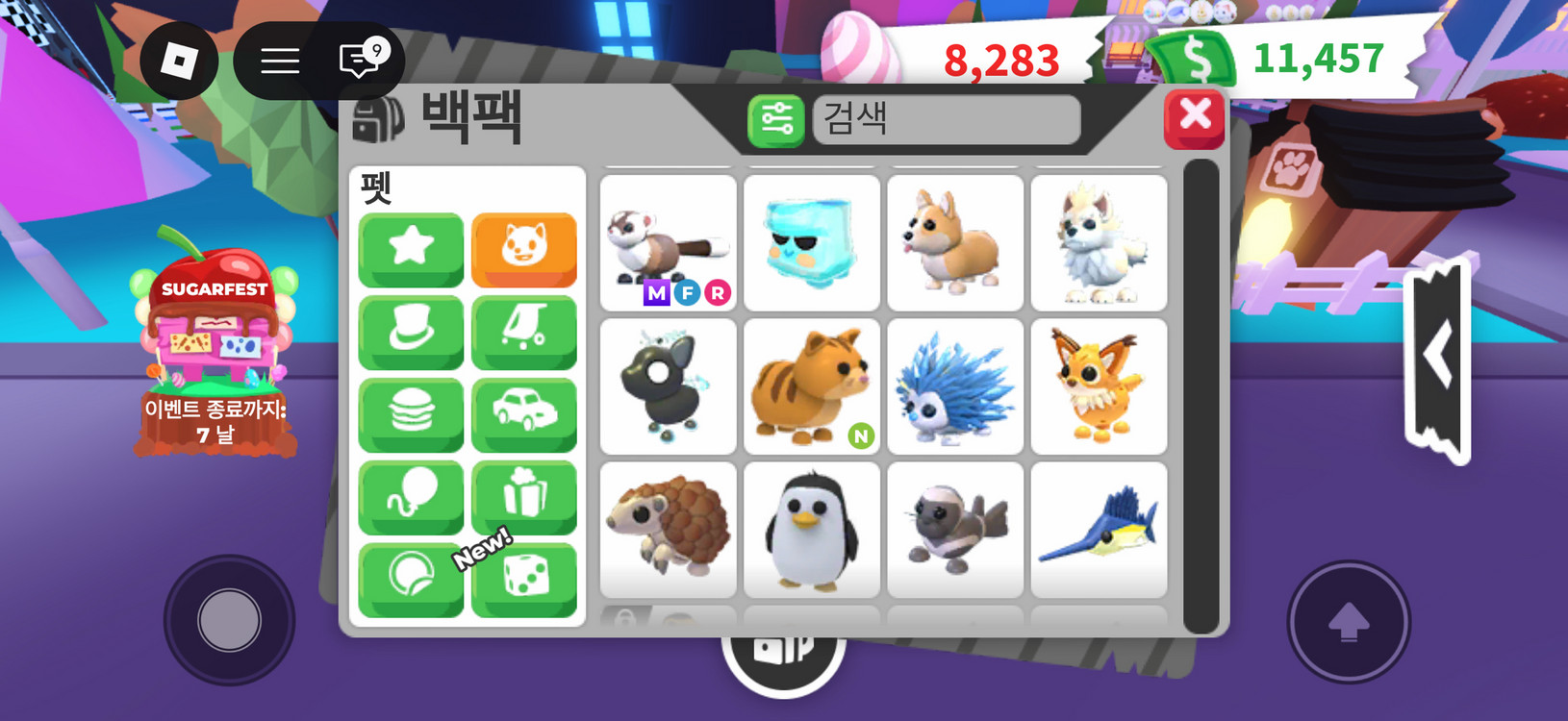Open the vehicles category car icon
1568x721 pixels.
click(524, 413)
